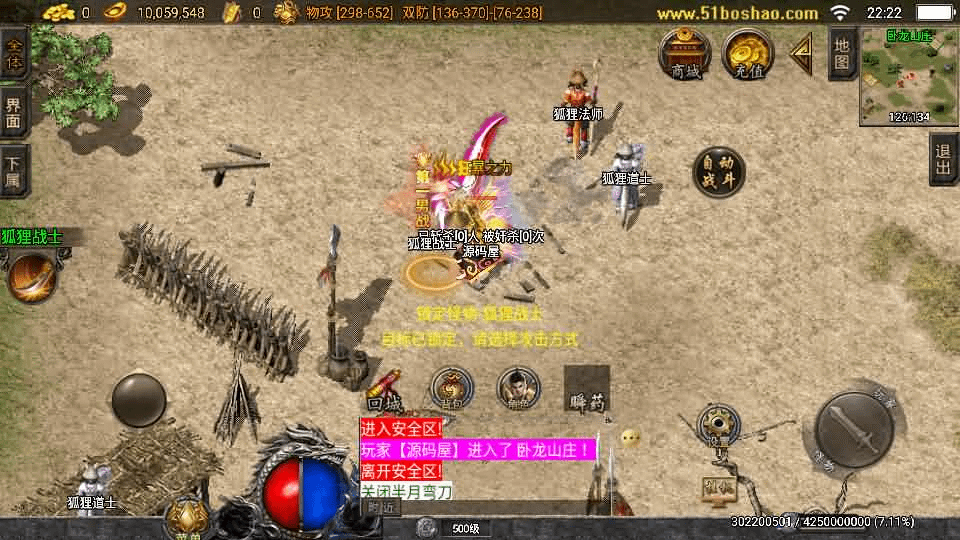Toggle 自动战斗 auto battle
Image resolution: width=960 pixels, height=540 pixels.
(718, 173)
